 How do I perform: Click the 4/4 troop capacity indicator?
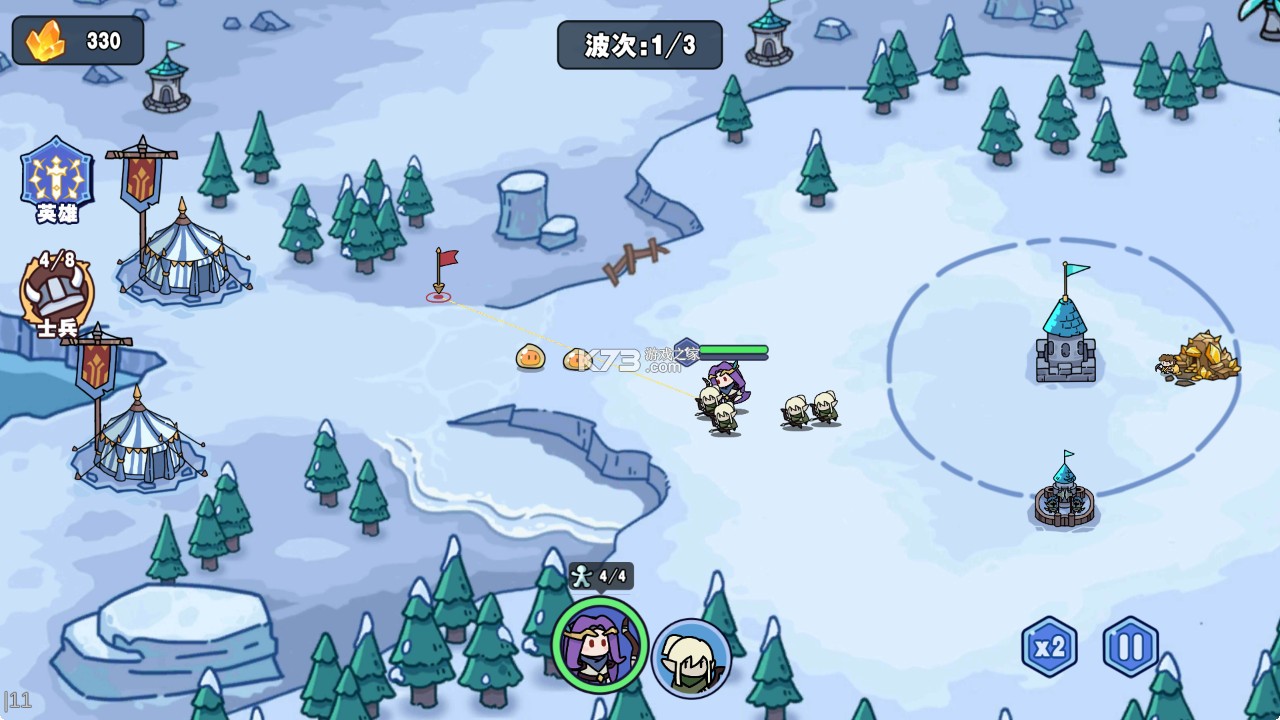pyautogui.click(x=600, y=575)
